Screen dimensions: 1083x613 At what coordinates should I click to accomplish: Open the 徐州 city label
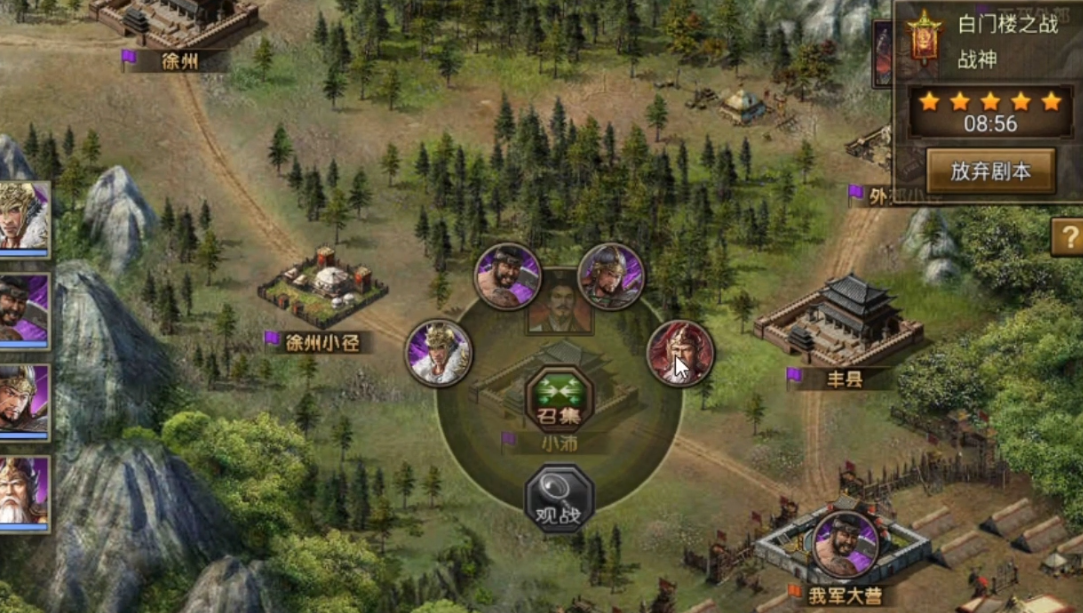point(178,60)
